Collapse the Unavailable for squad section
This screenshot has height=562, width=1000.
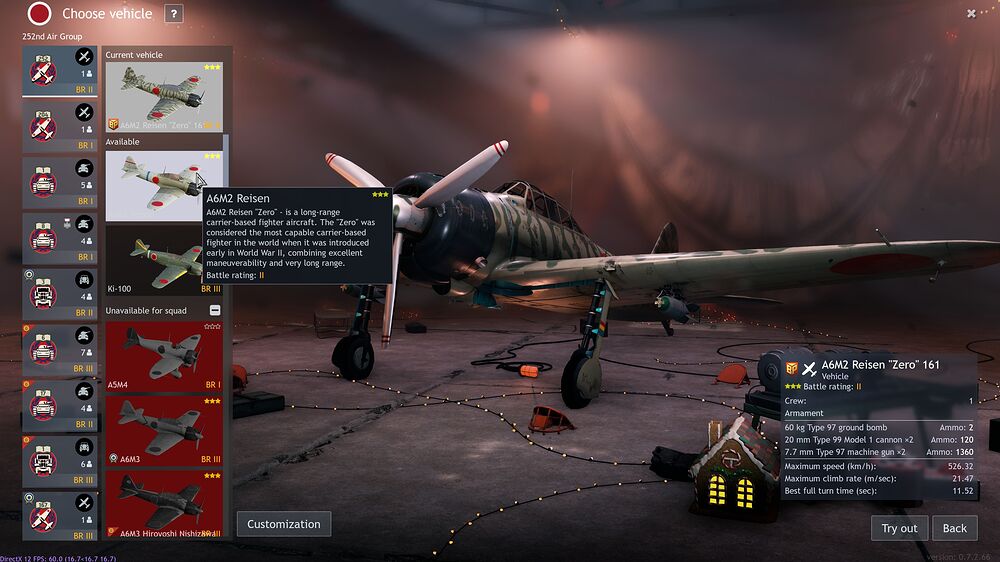(215, 311)
